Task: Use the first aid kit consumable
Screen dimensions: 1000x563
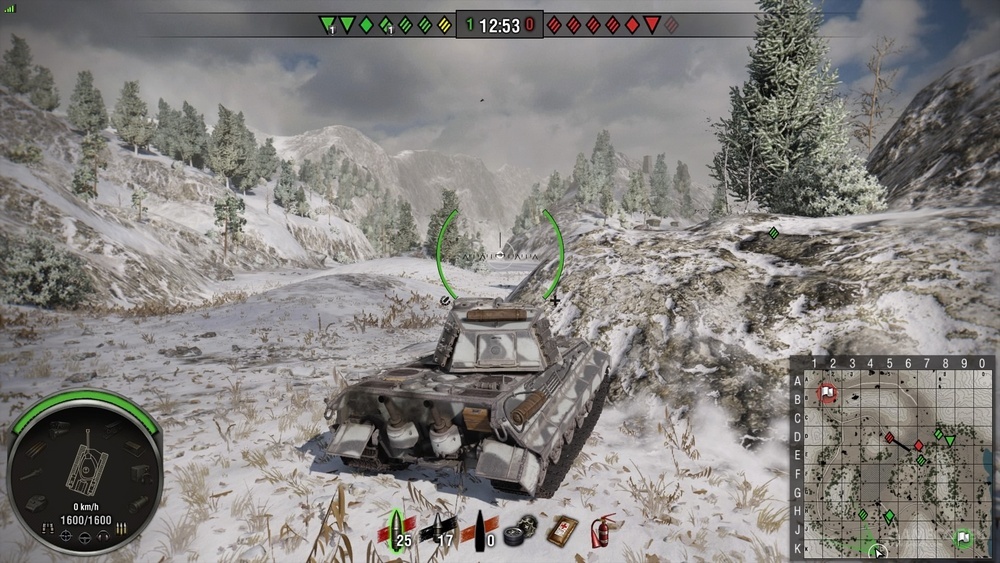Action: pyautogui.click(x=561, y=530)
